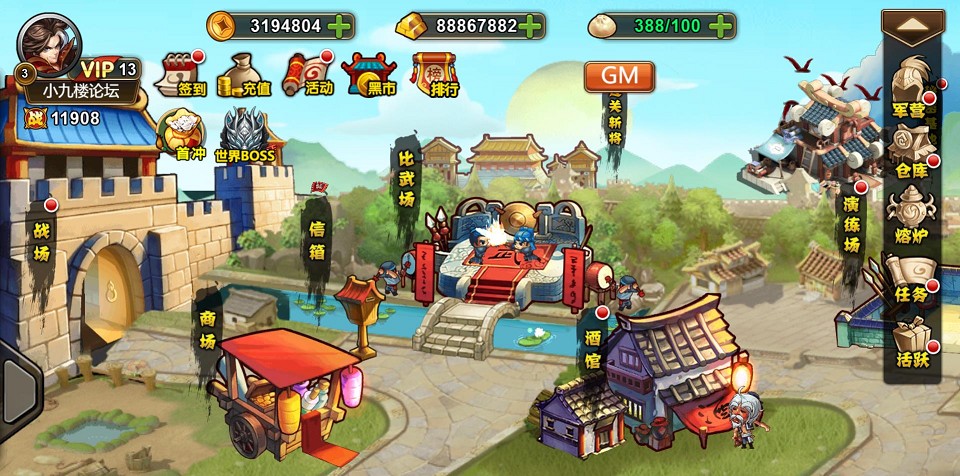Add gold ingots with the plus button
The image size is (960, 476).
point(531,26)
